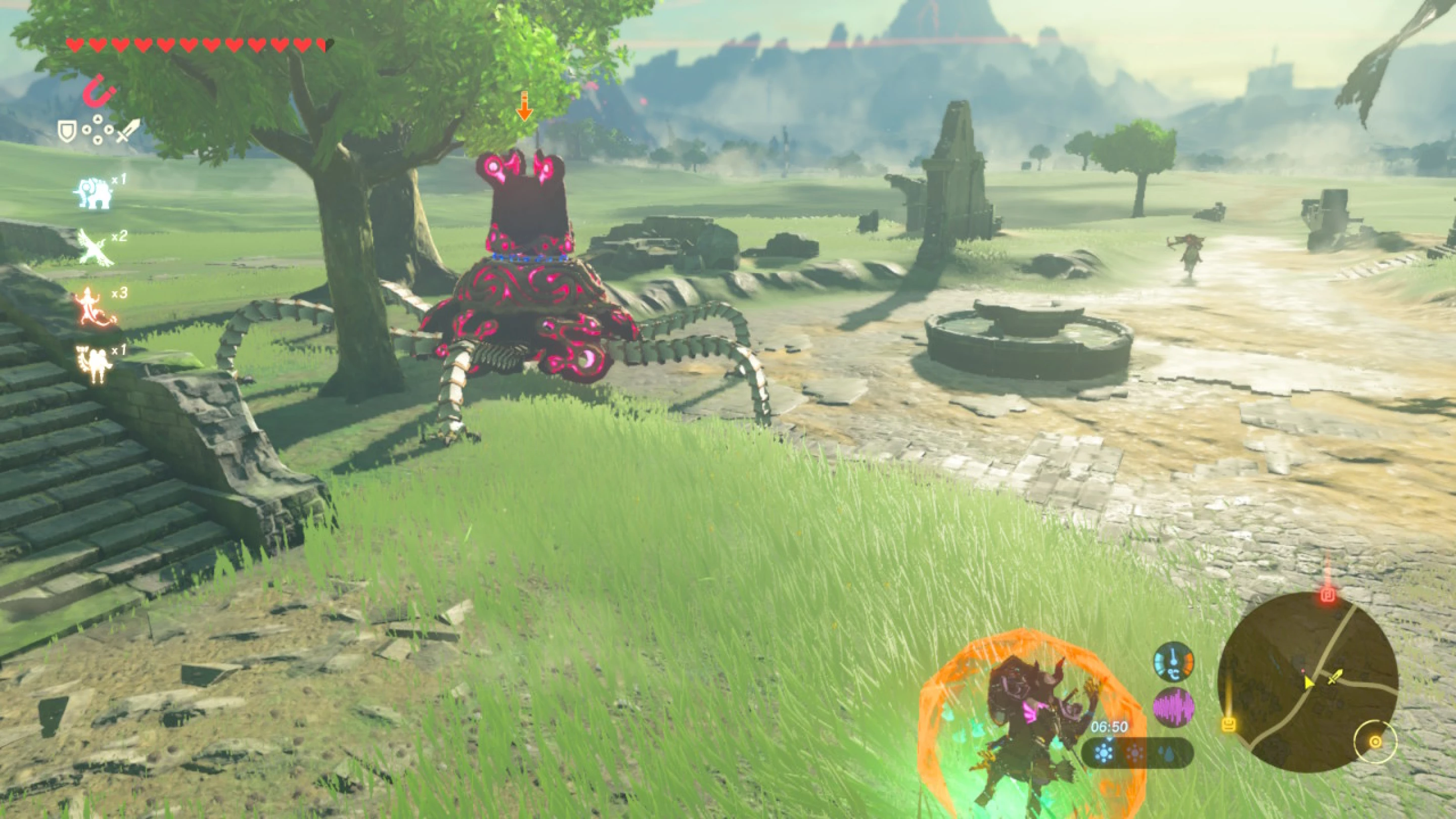Click the orange marker arrow above the Guardian

[526, 107]
